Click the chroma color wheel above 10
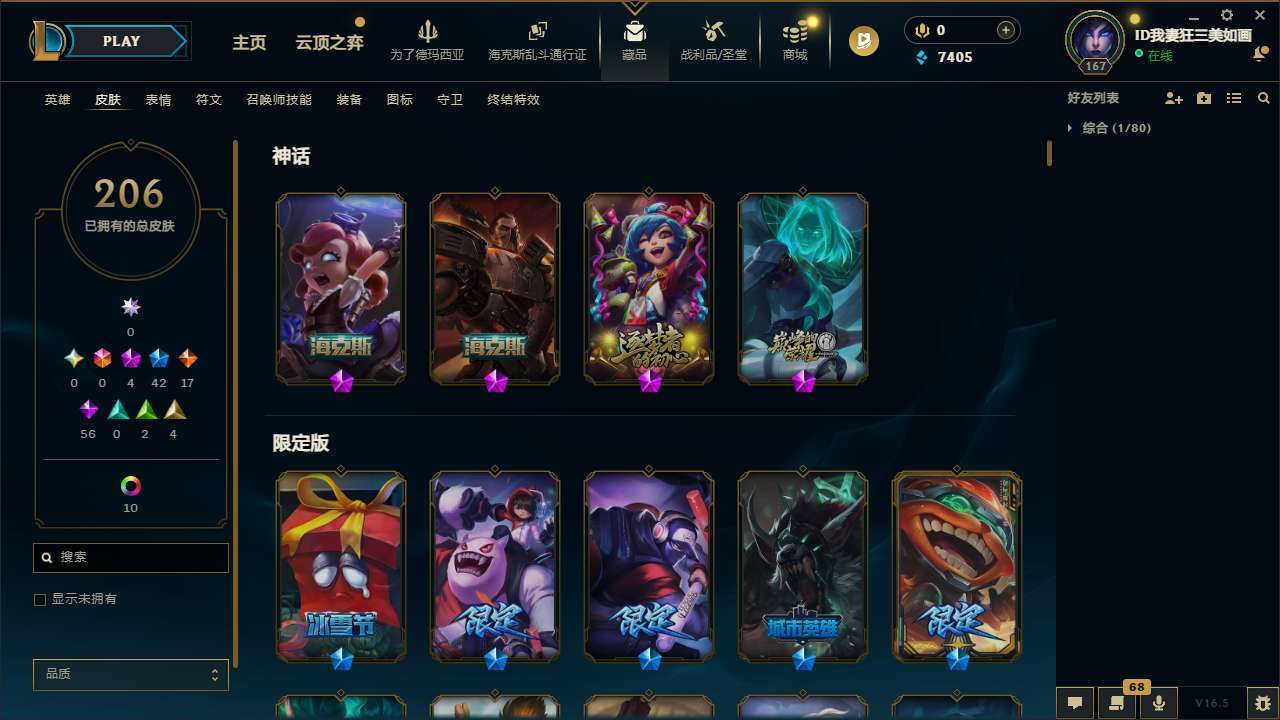 130,484
